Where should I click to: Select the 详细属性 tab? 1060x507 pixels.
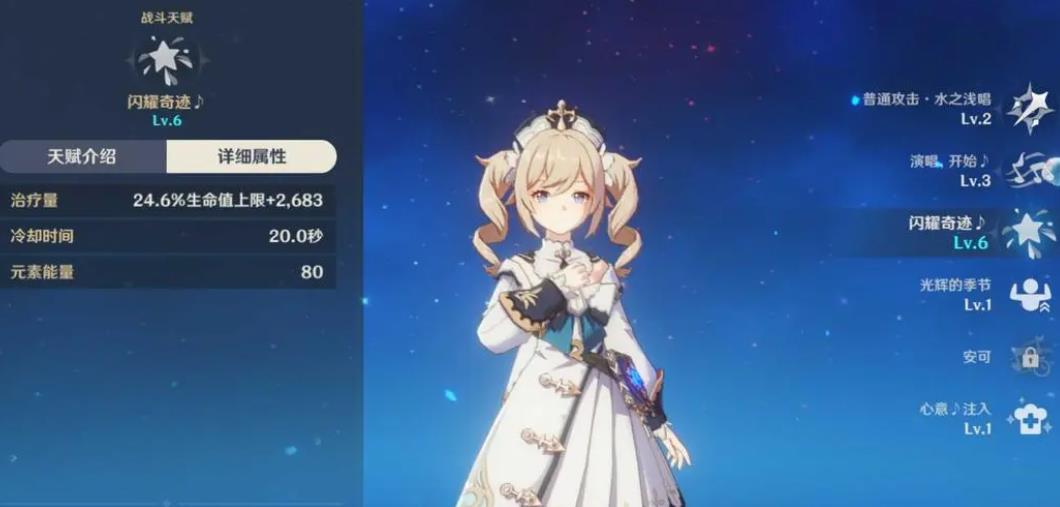[251, 157]
